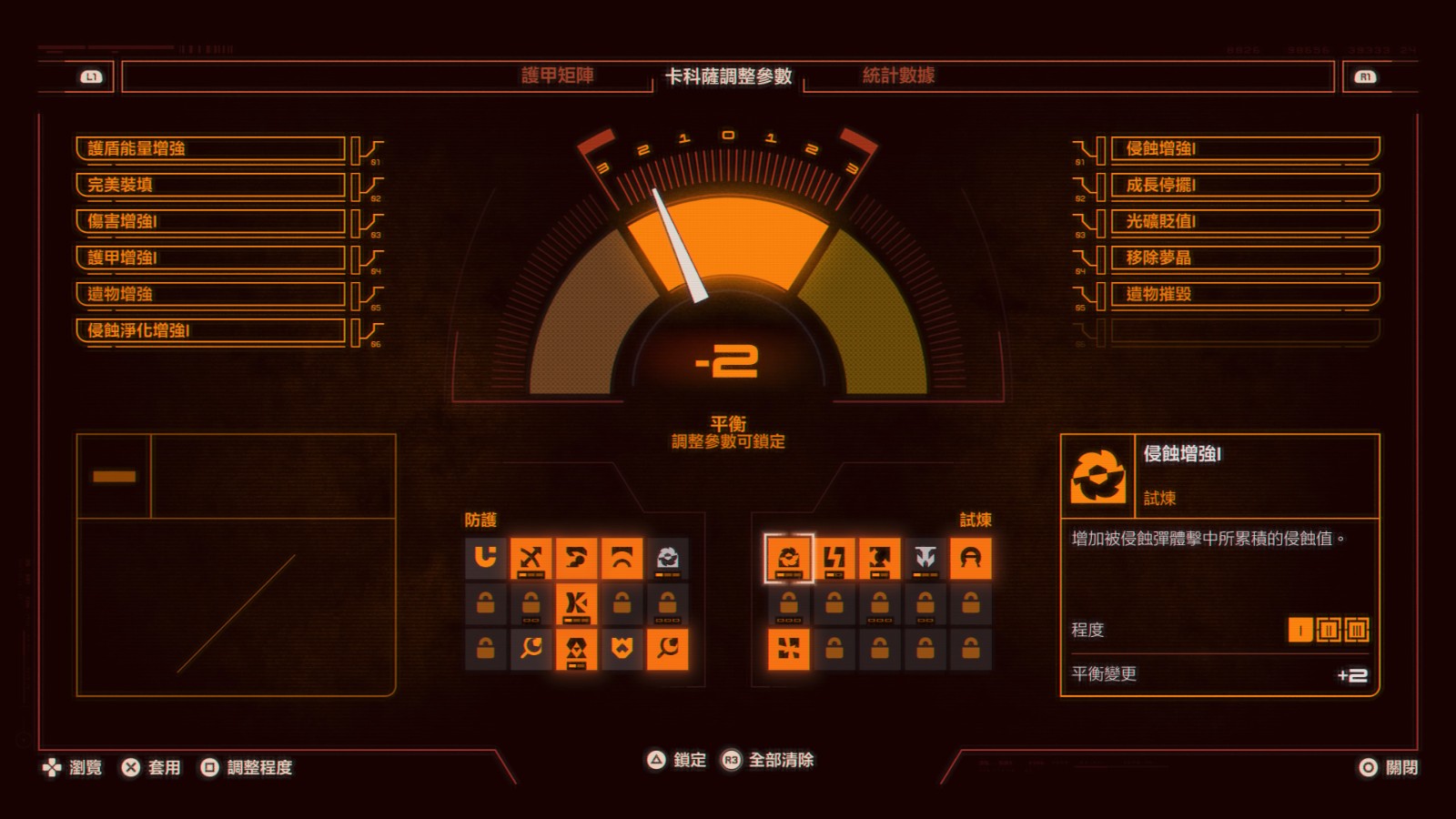Click the 光礦貶值I row

(1244, 221)
